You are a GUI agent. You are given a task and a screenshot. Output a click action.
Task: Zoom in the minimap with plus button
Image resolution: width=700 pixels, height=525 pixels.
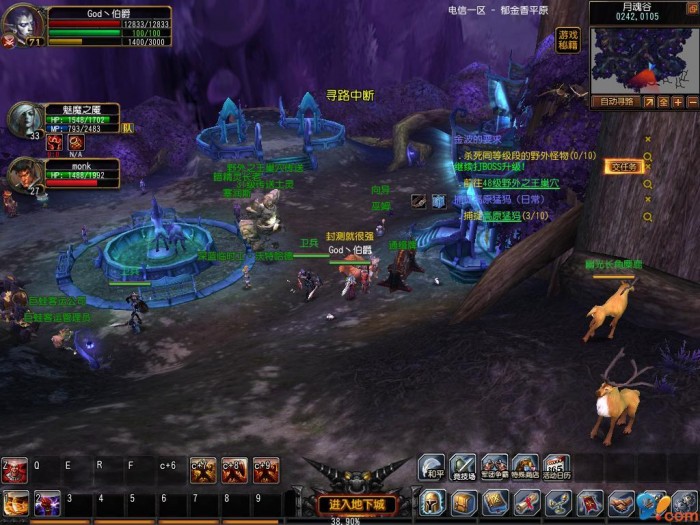677,101
